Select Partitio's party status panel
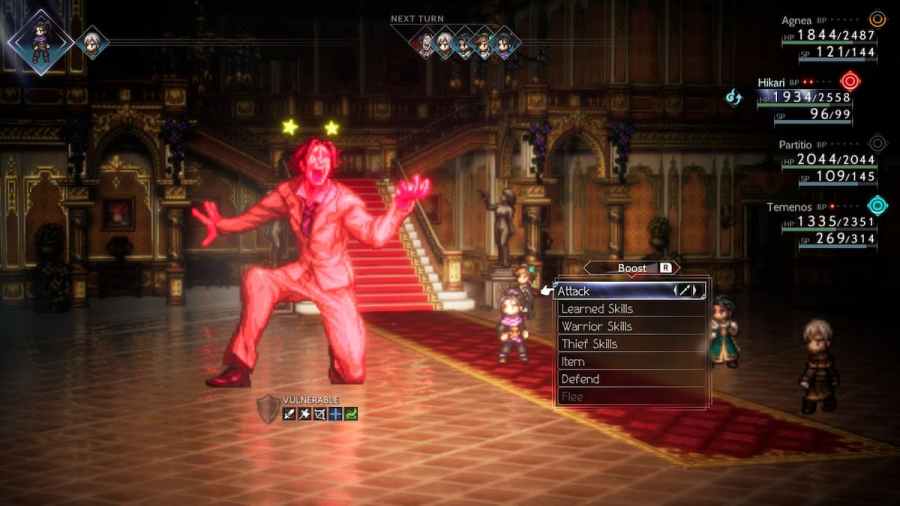The height and width of the screenshot is (506, 900). pos(826,161)
